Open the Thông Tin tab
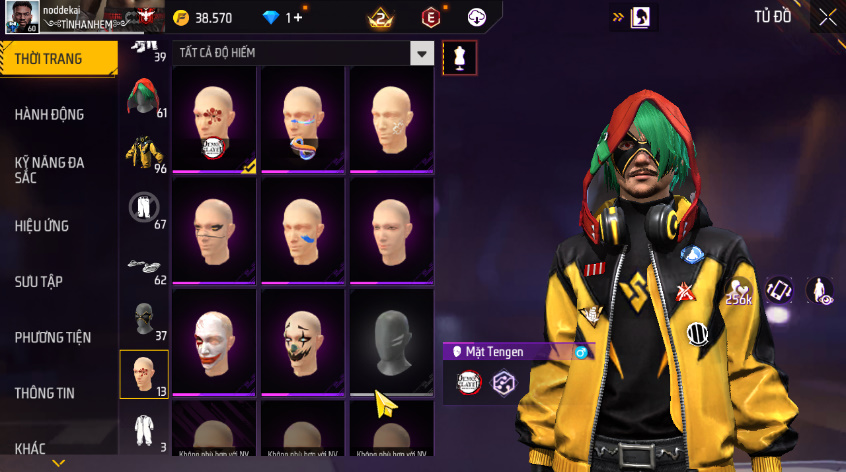 tap(44, 393)
